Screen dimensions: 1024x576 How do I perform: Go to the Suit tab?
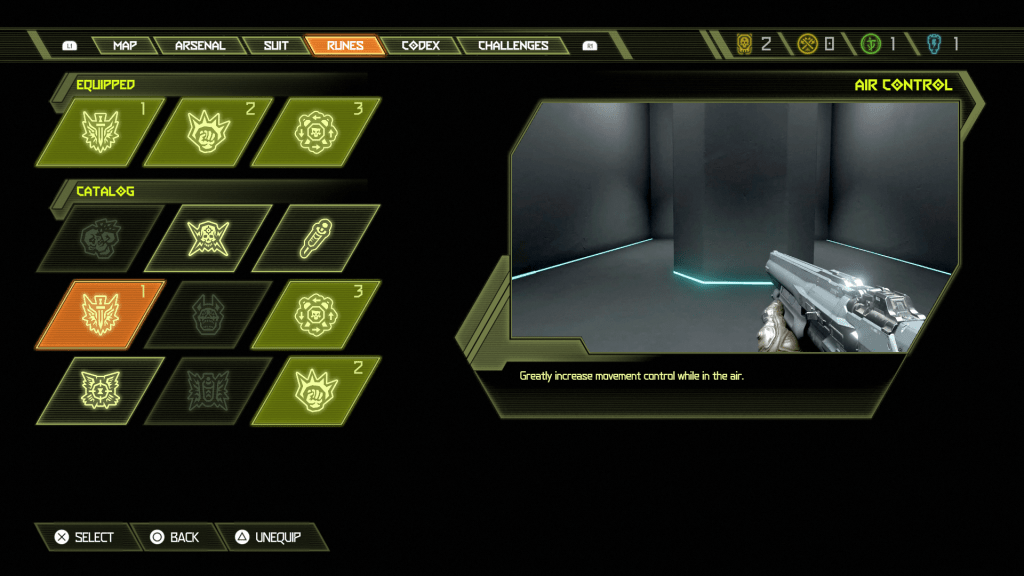click(x=276, y=45)
